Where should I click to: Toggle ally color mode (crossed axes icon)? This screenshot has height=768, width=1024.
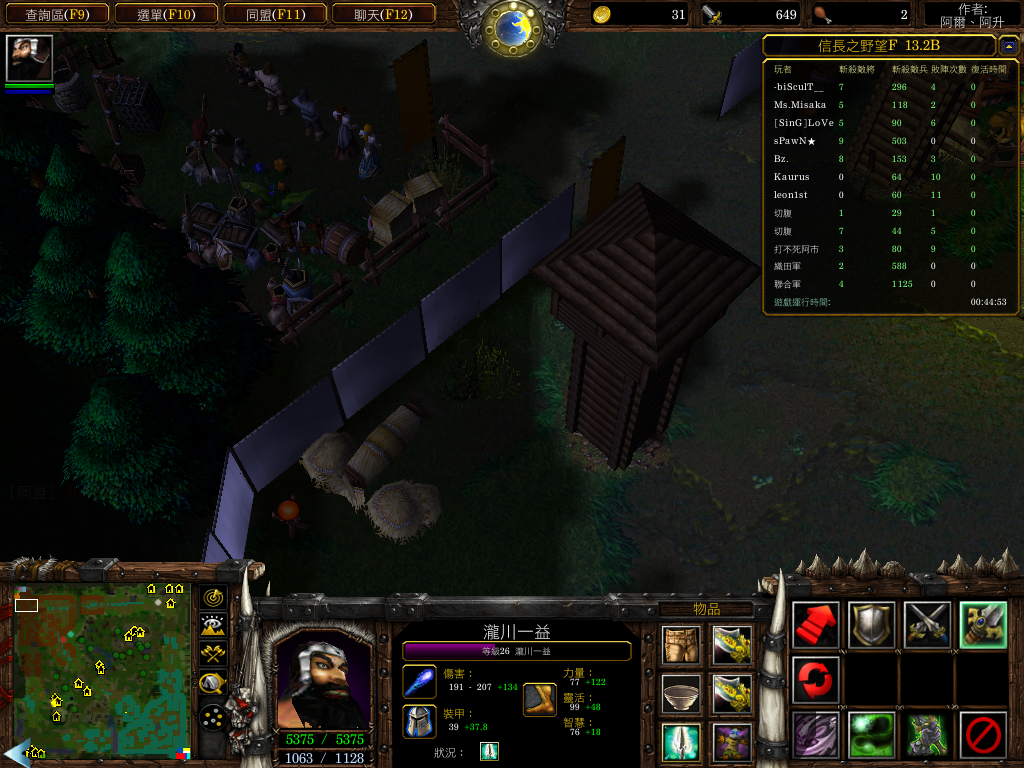pyautogui.click(x=212, y=655)
